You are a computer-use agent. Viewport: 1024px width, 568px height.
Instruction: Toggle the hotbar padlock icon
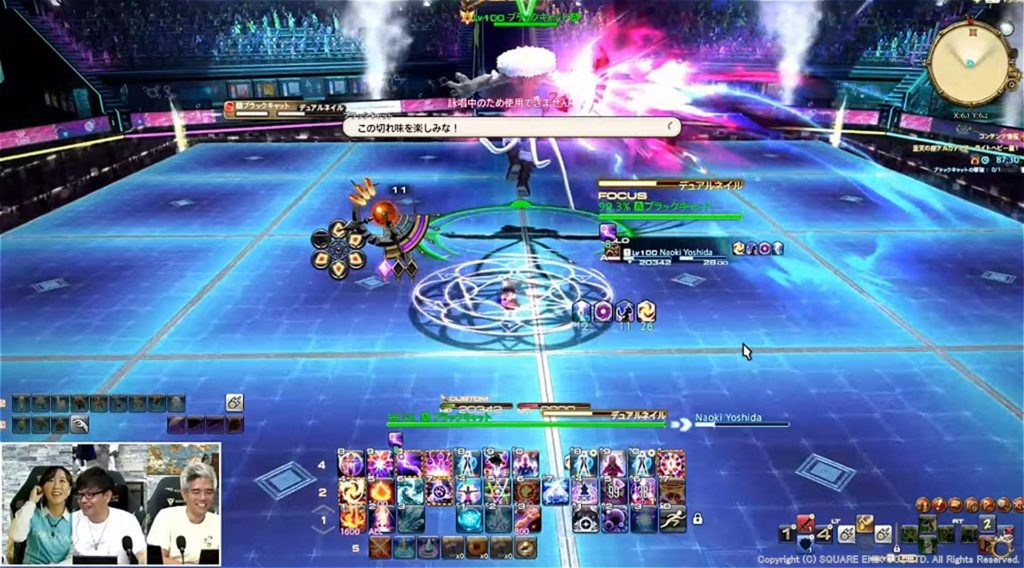(x=697, y=519)
